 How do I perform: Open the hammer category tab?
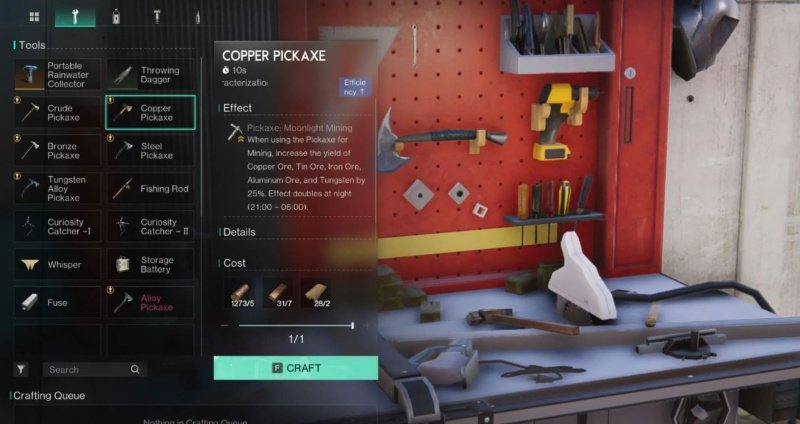tap(157, 17)
